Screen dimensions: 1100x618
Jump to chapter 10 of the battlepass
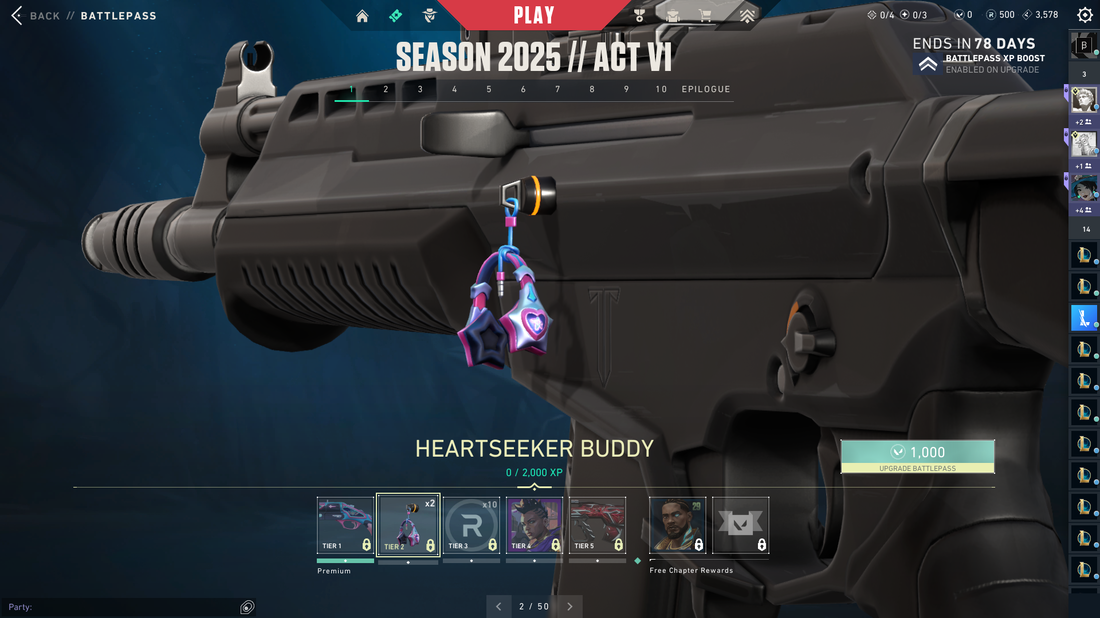661,89
